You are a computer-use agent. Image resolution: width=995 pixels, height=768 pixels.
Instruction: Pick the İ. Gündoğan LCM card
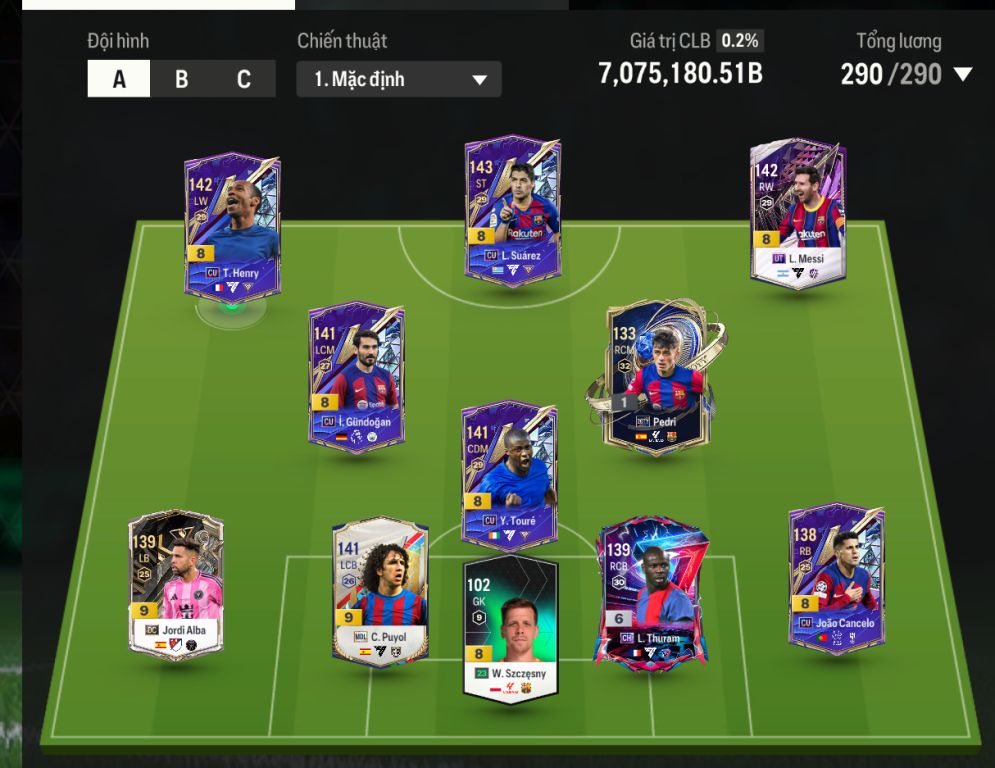click(356, 376)
